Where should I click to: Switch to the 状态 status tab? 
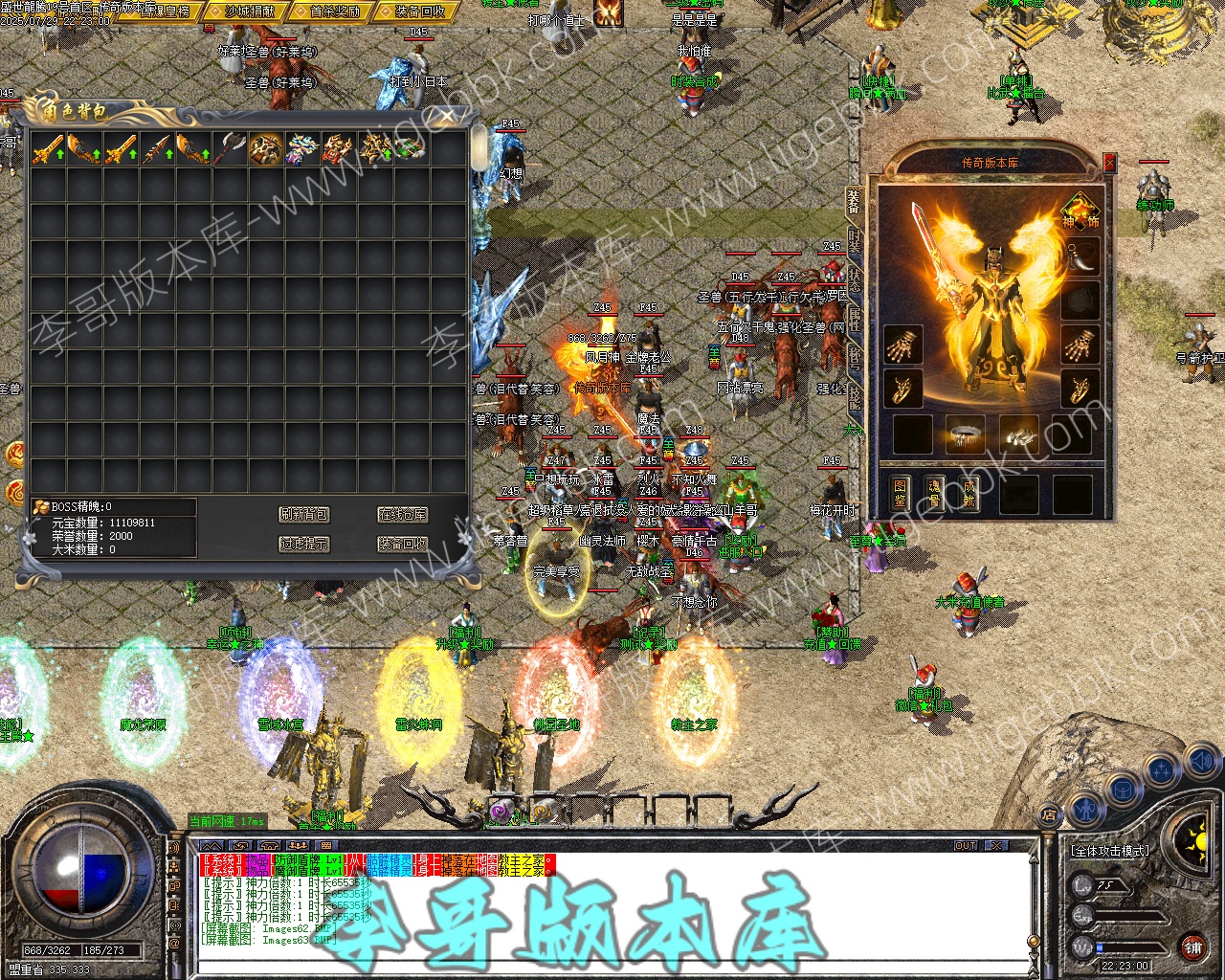point(855,279)
